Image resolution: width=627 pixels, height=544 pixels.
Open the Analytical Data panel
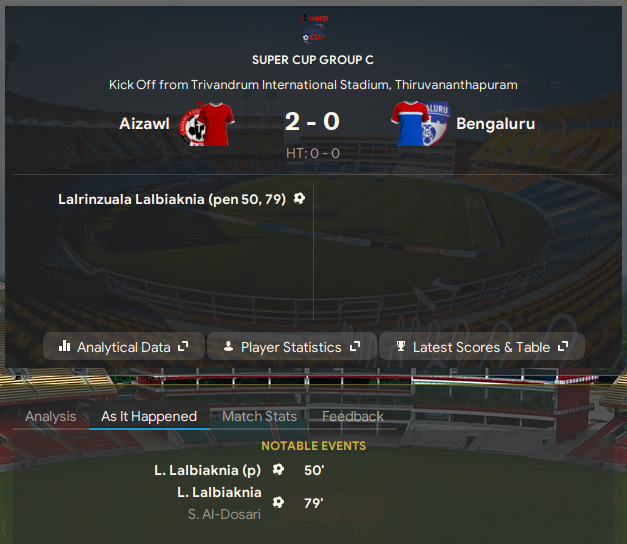tap(124, 347)
